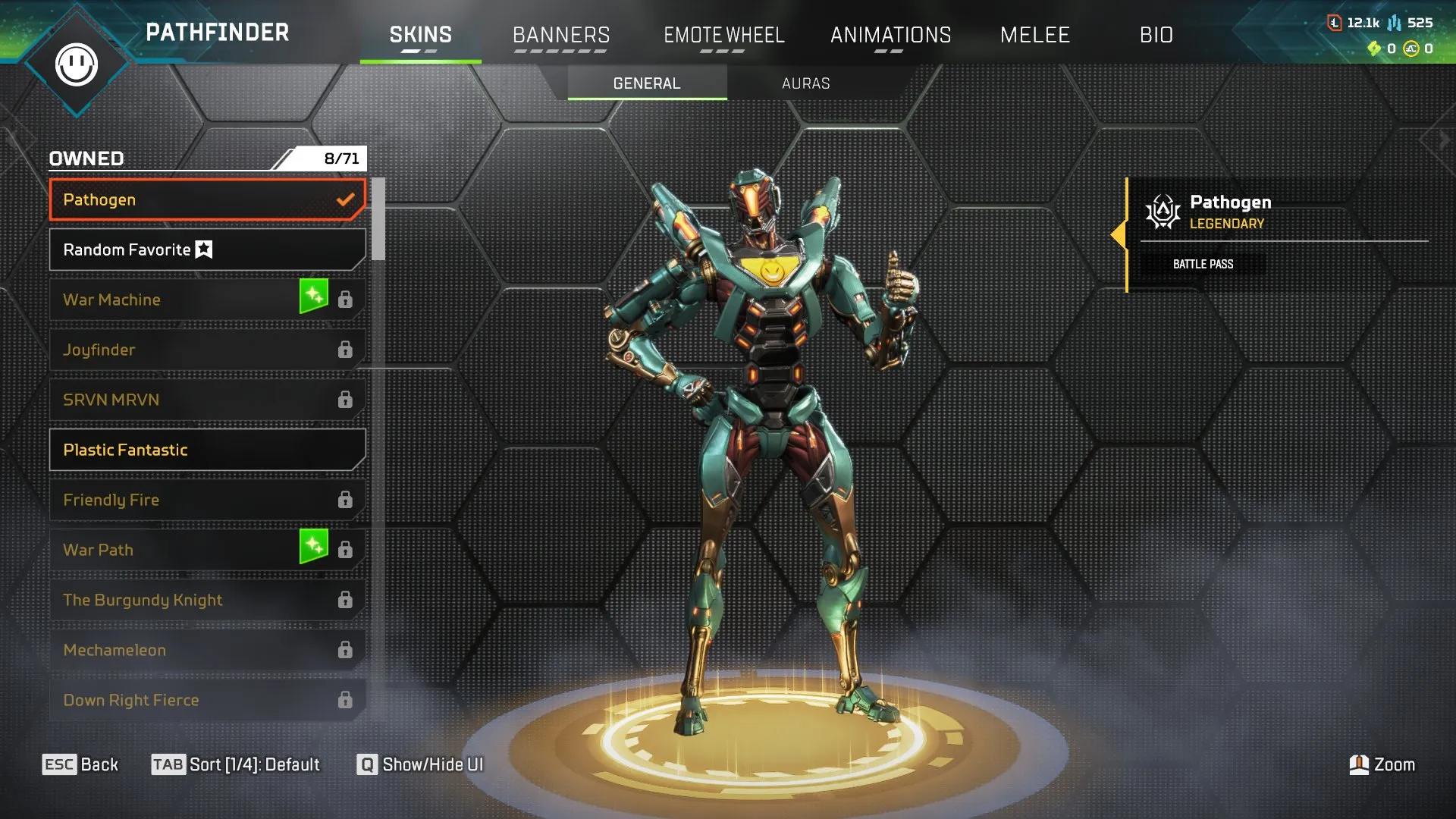Click the green Apex Coins icon
The width and height of the screenshot is (1456, 819).
1374,47
